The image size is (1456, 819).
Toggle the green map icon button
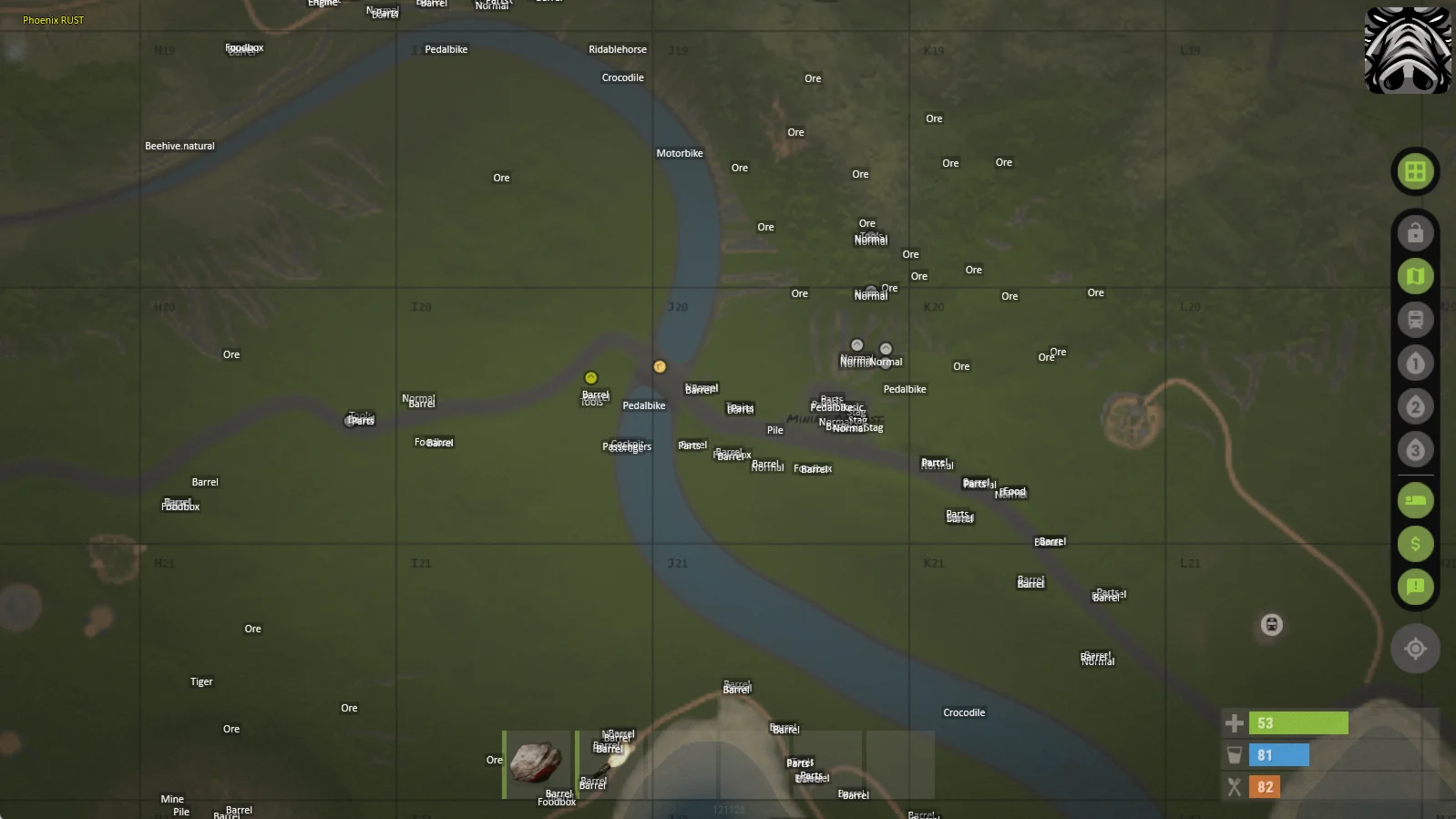1415,276
